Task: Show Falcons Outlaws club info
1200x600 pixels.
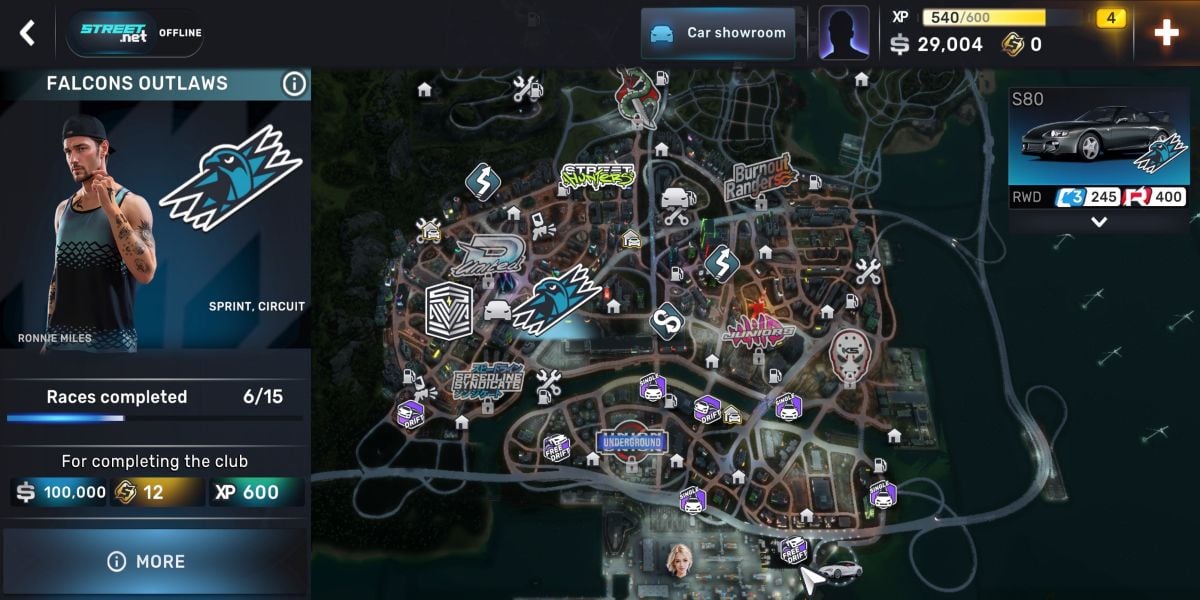Action: (294, 84)
